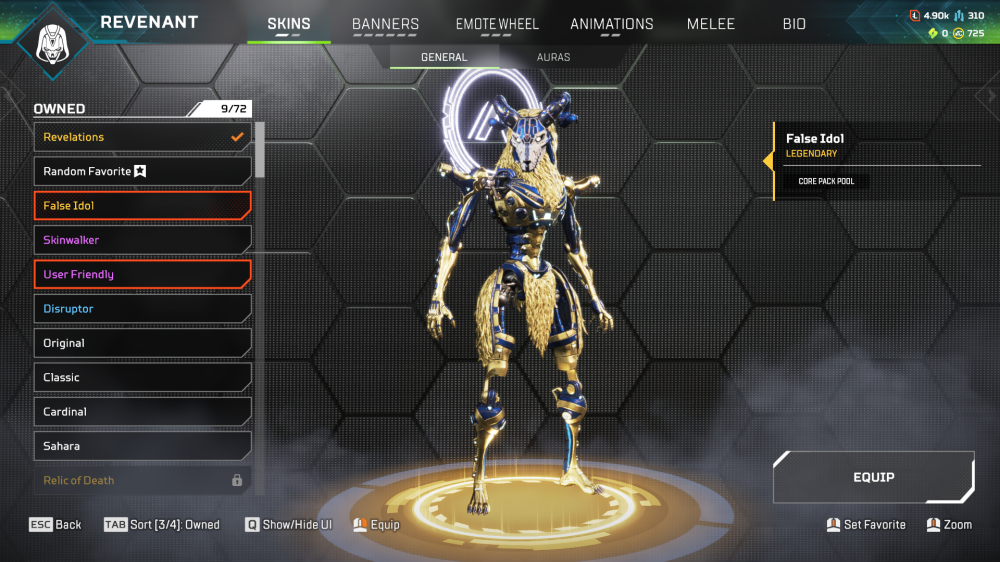Select the General sub-tab
Screen dimensions: 1000x562
point(444,57)
